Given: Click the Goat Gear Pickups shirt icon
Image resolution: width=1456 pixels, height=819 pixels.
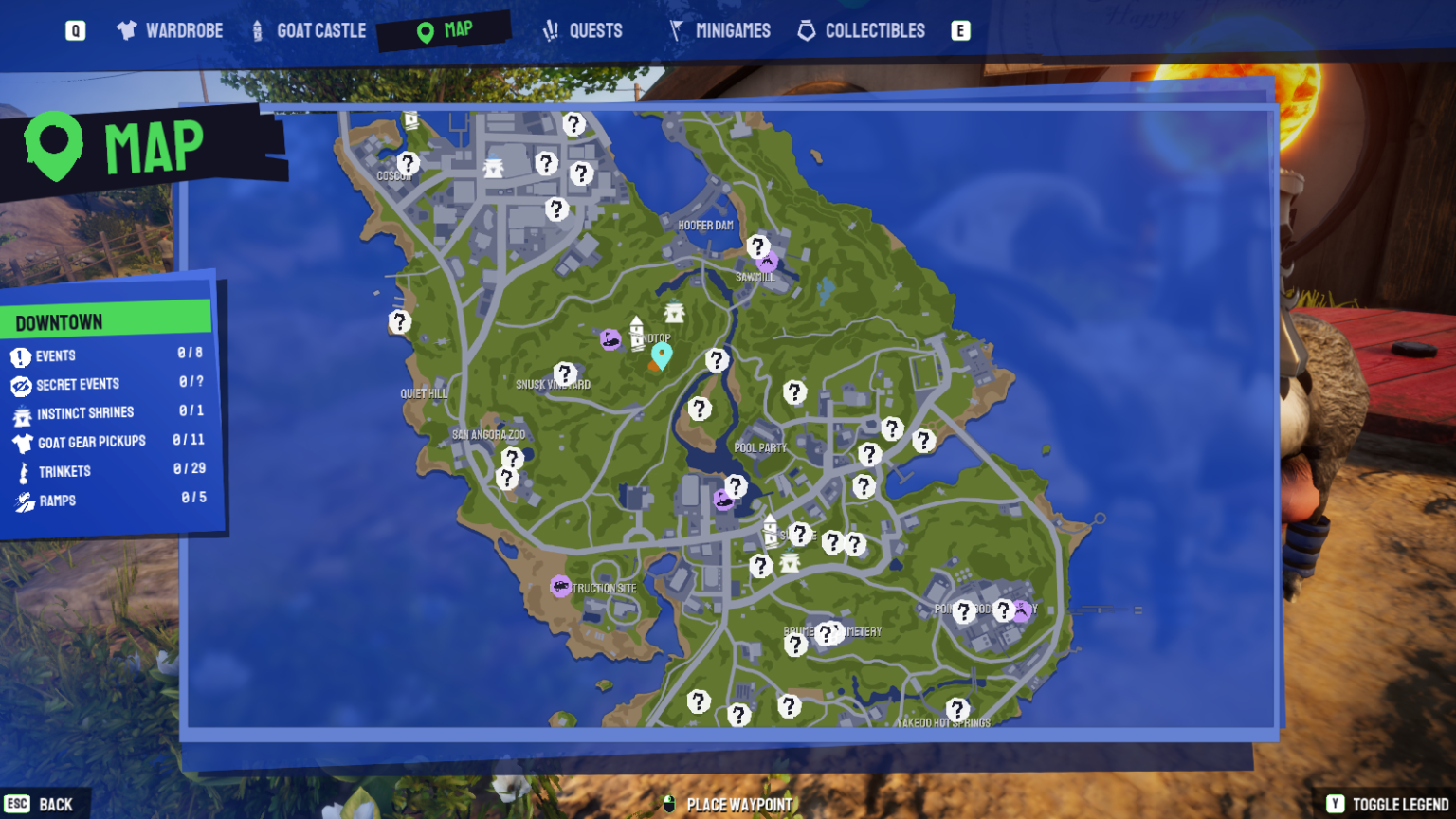Looking at the screenshot, I should point(21,441).
